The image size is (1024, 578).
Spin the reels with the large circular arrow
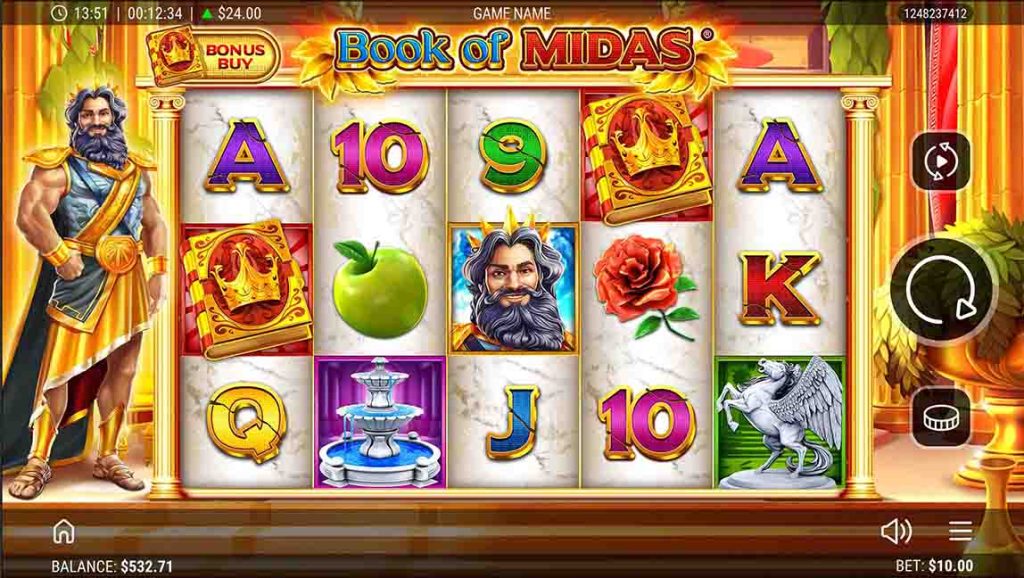941,291
